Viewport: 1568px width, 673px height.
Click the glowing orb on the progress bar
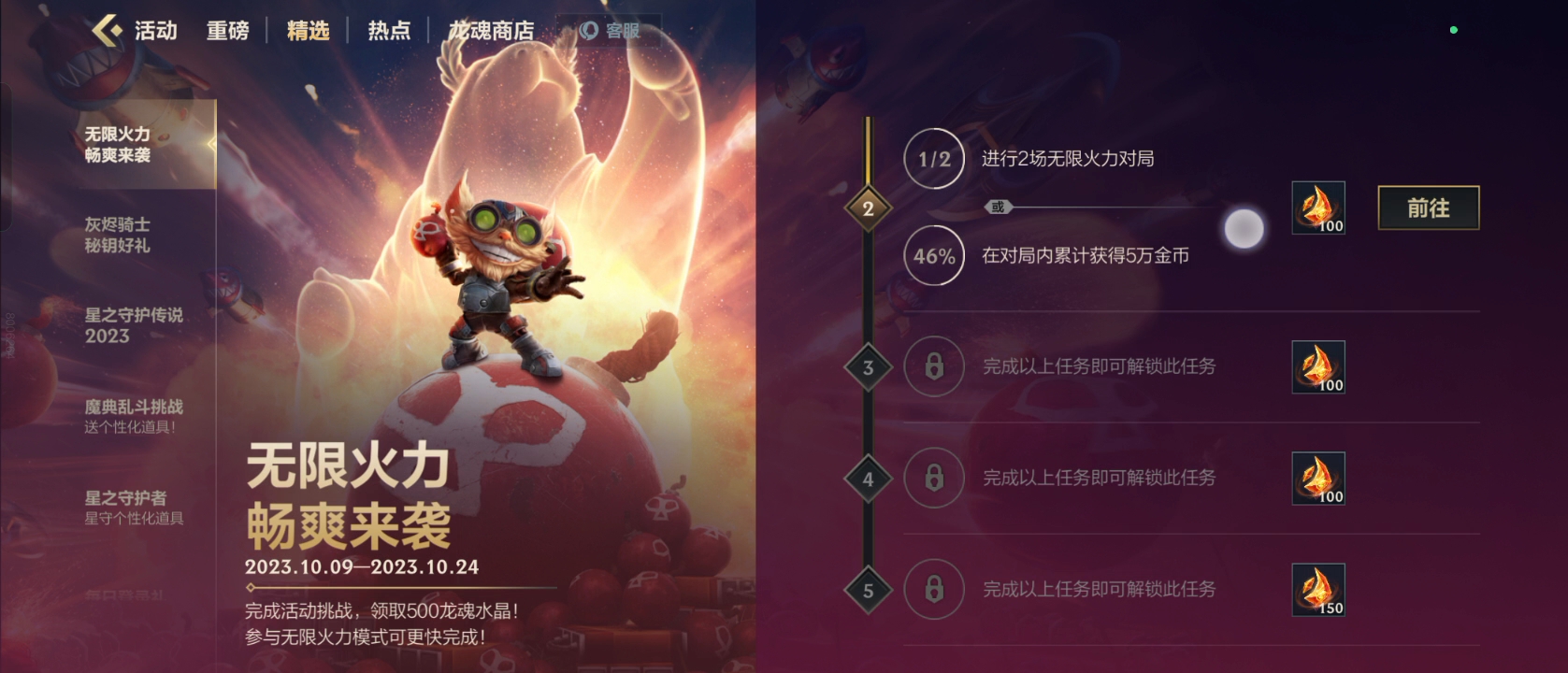1244,227
